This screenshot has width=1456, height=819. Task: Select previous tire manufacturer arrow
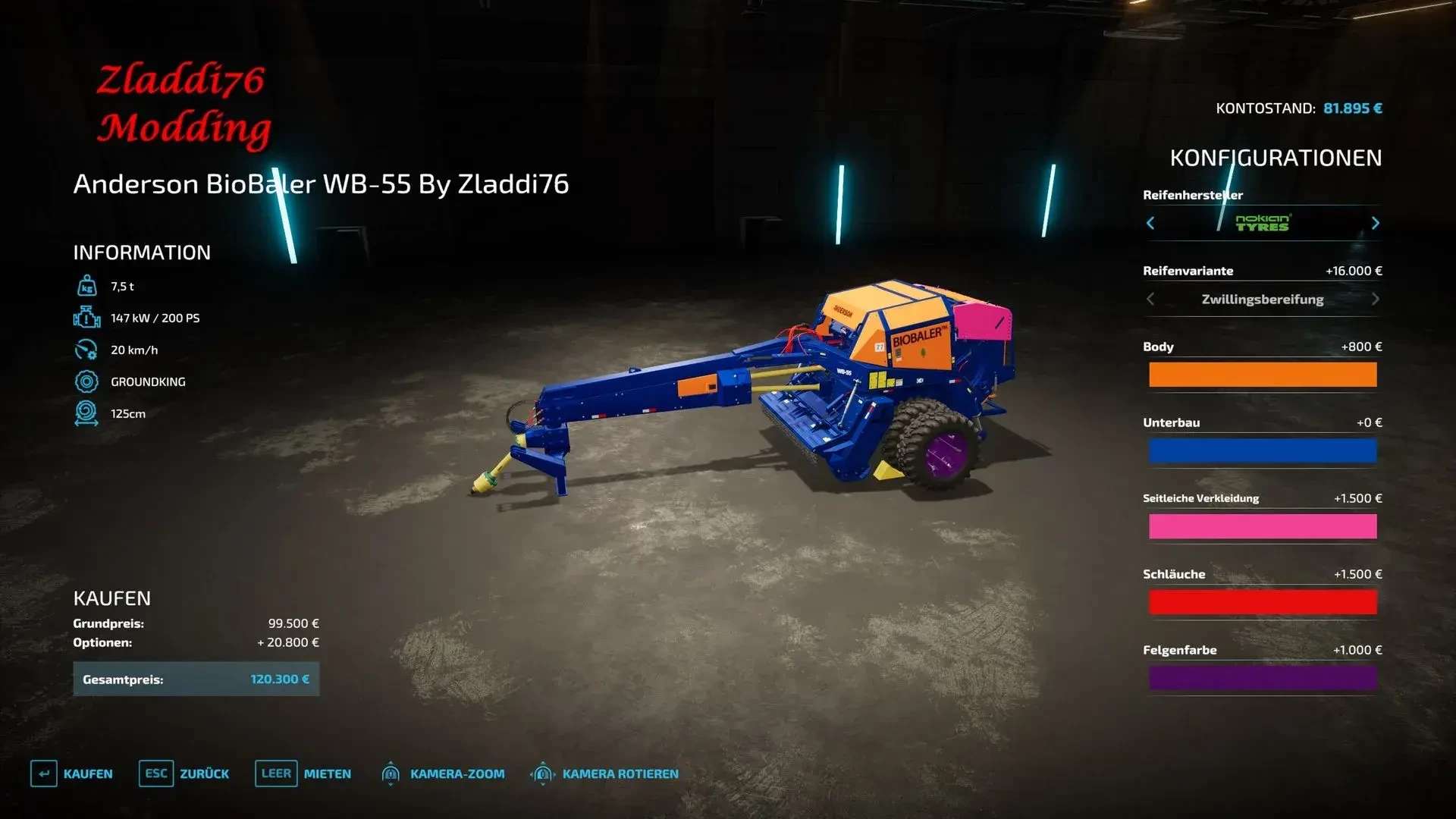(1150, 223)
